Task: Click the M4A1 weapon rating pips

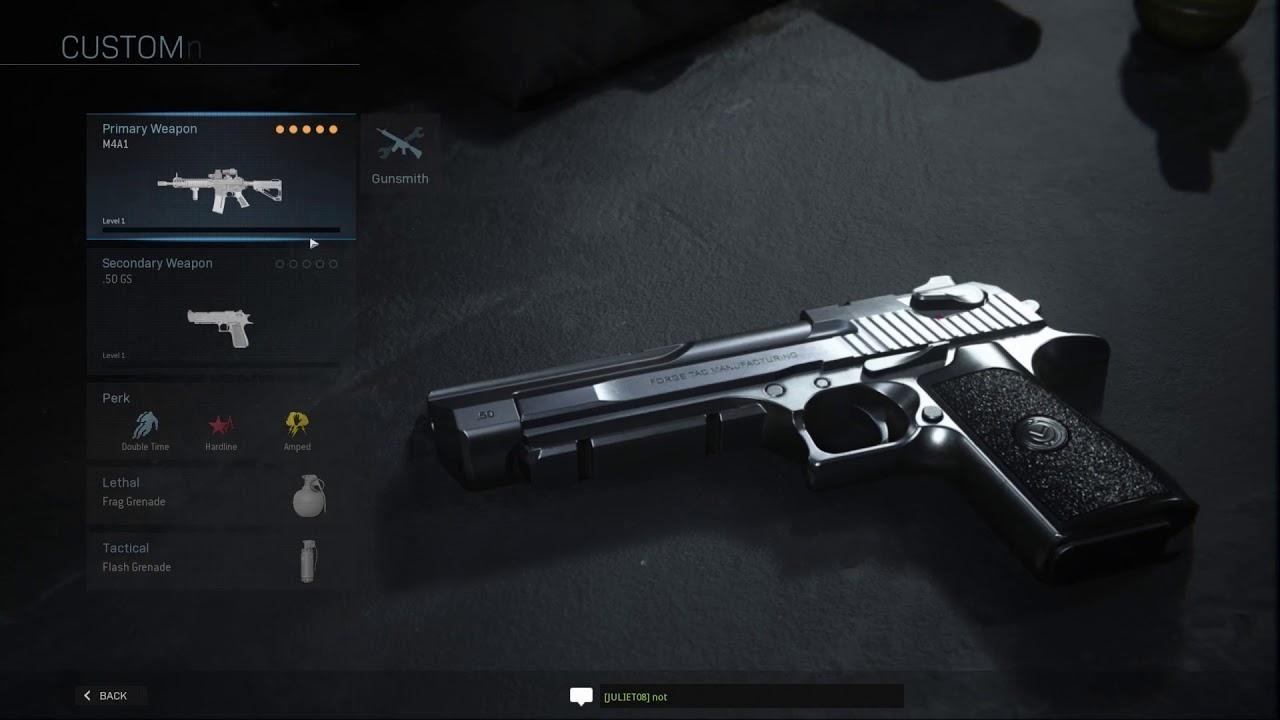Action: point(308,129)
